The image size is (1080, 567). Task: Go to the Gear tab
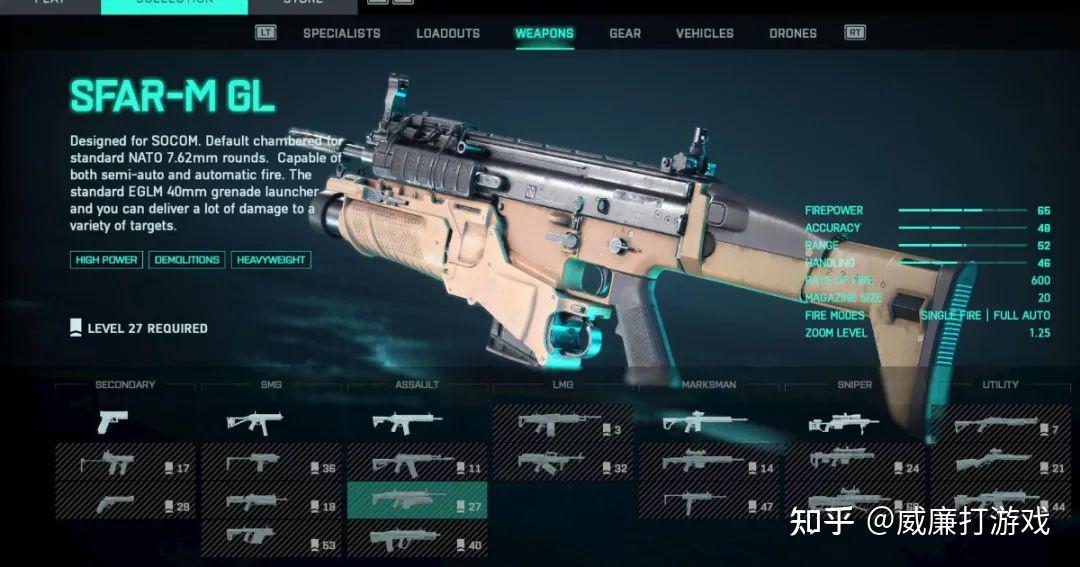click(x=625, y=33)
